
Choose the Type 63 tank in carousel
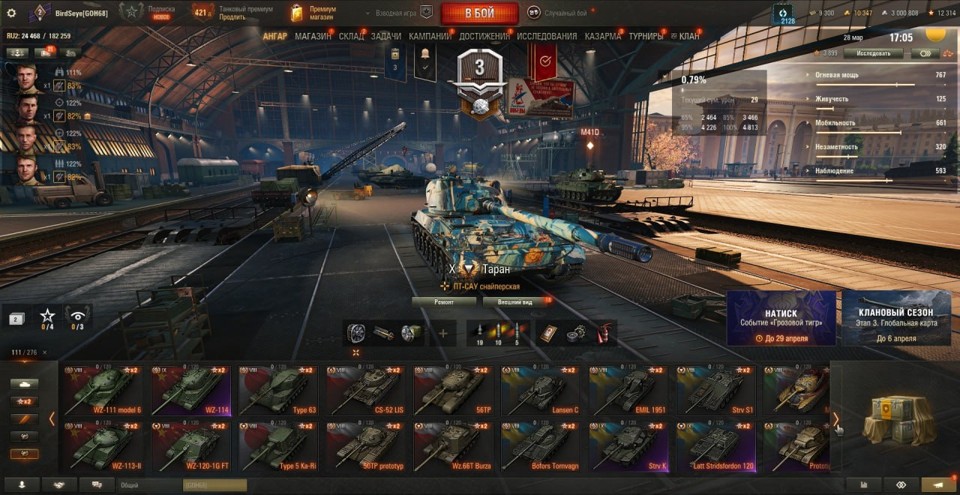click(x=277, y=390)
